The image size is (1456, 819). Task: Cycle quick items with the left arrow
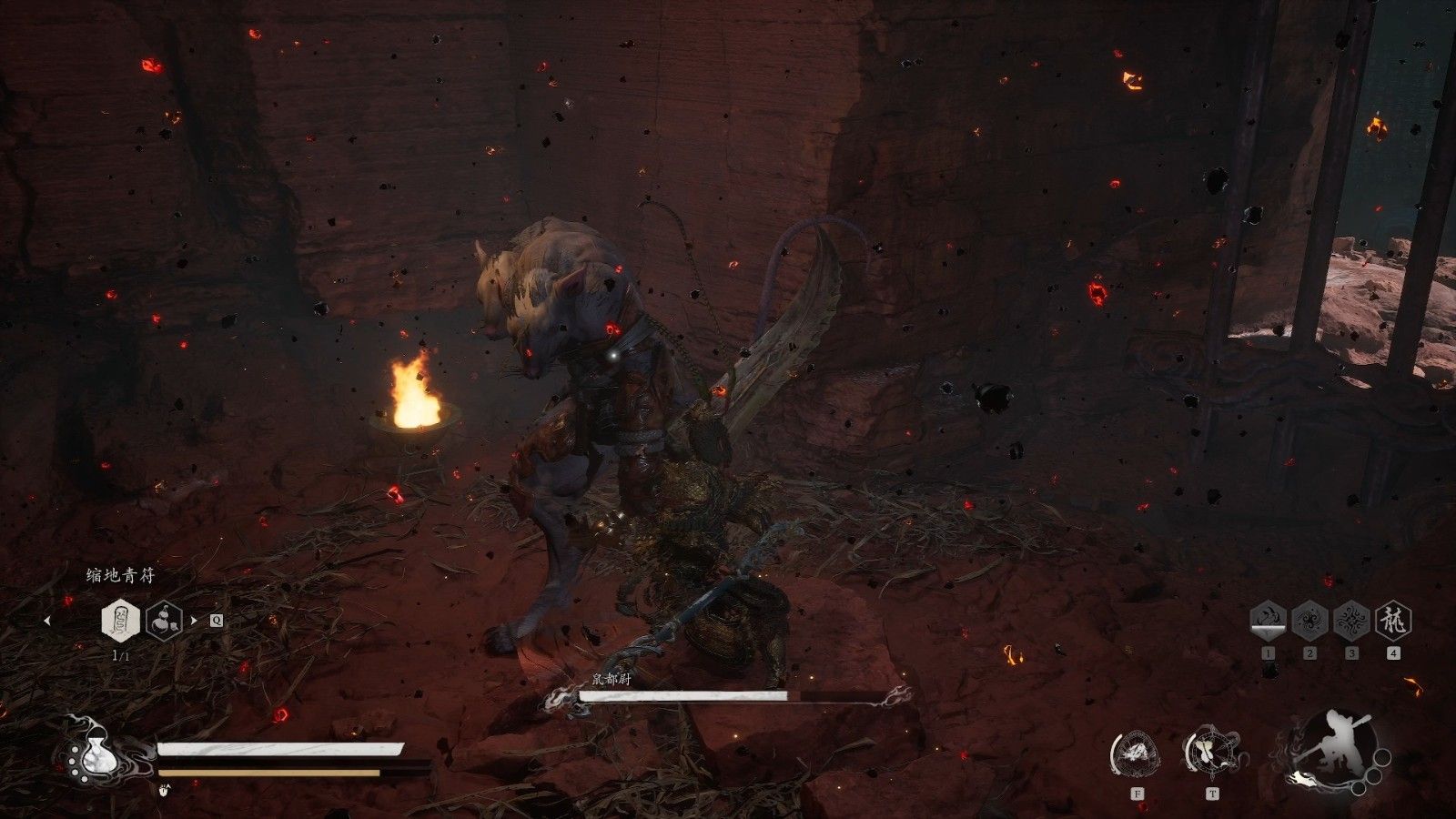pos(47,622)
